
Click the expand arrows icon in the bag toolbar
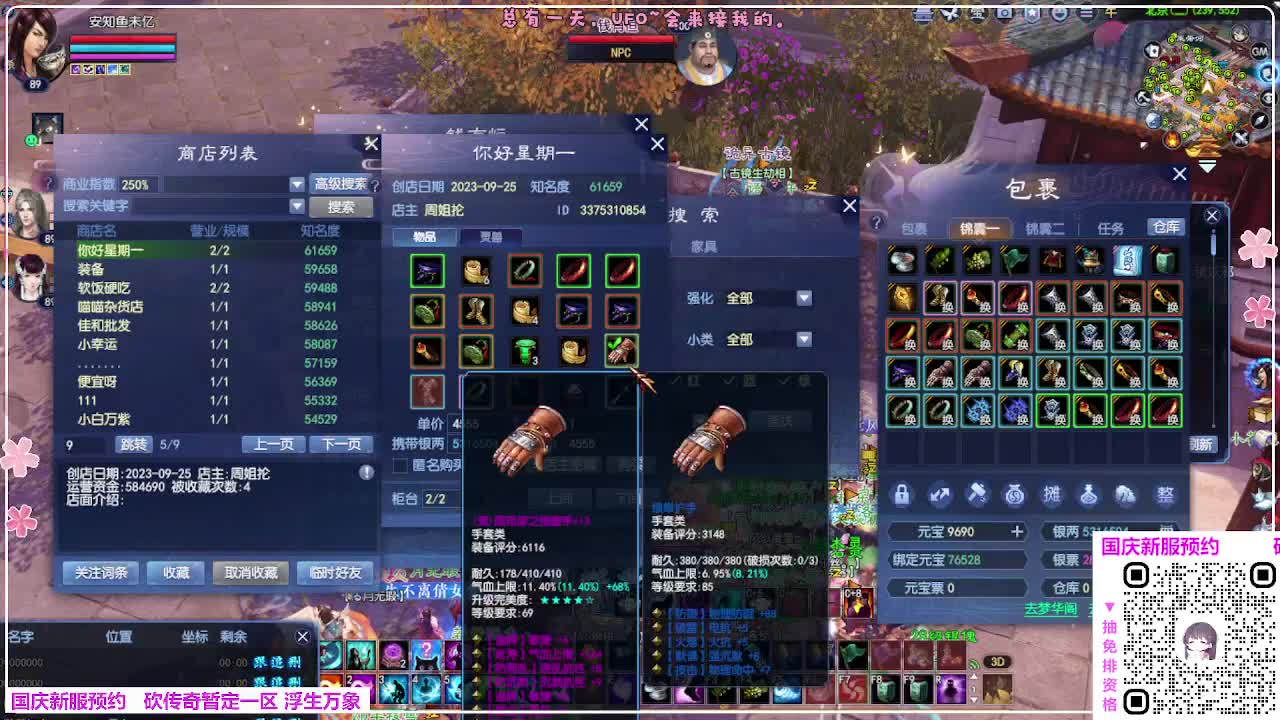(x=939, y=493)
